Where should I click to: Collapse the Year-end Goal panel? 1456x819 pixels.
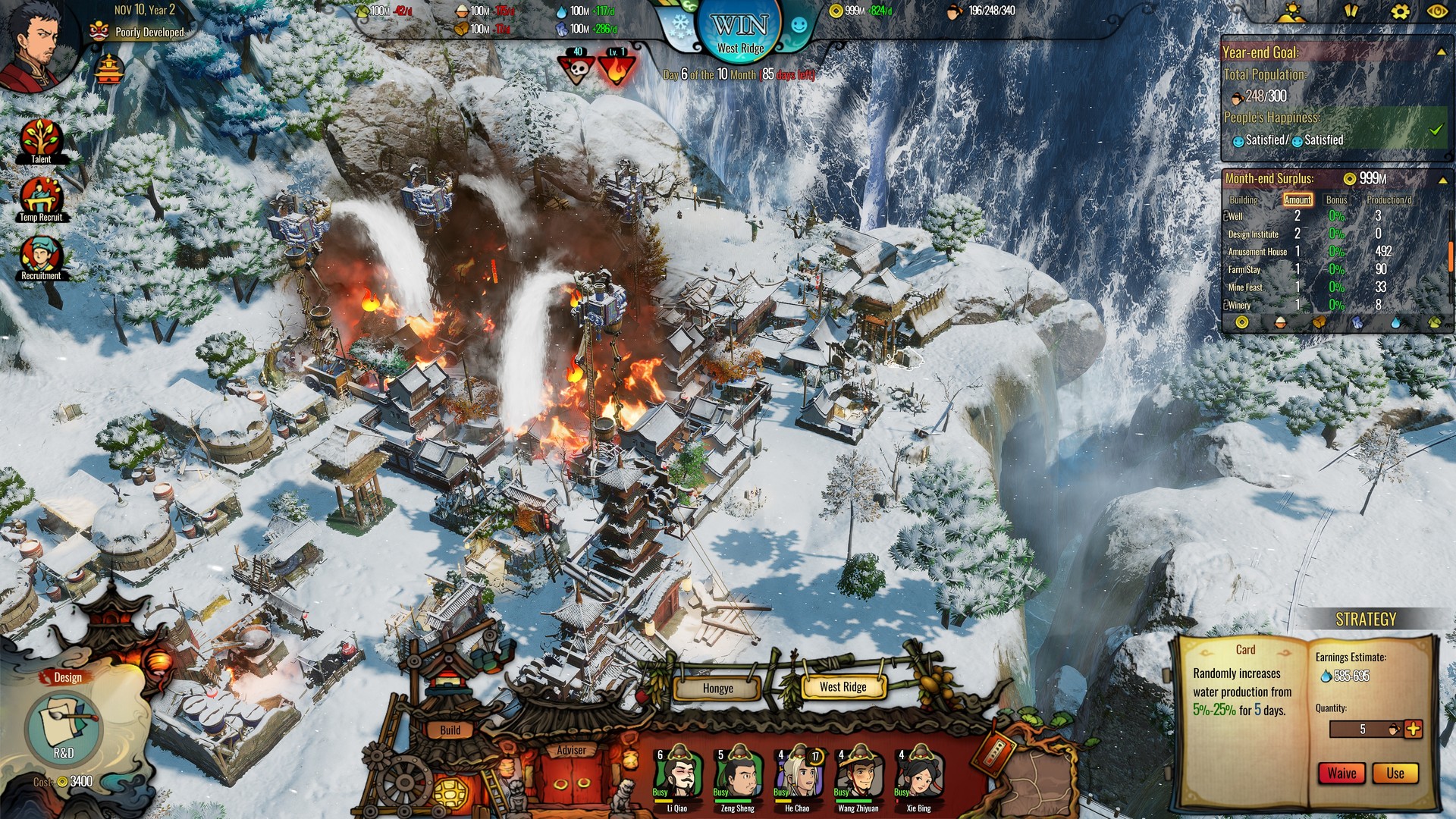(1441, 52)
